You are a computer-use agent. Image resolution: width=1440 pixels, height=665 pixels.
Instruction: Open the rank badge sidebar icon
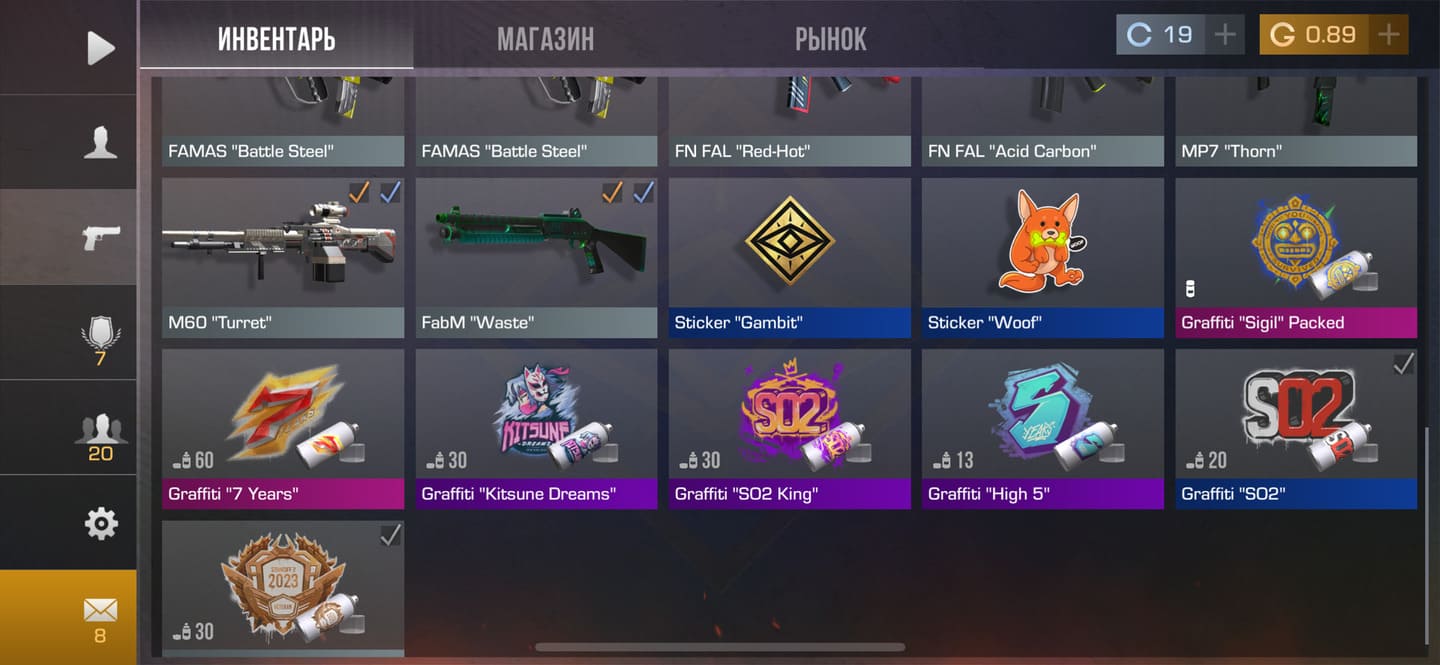(100, 337)
